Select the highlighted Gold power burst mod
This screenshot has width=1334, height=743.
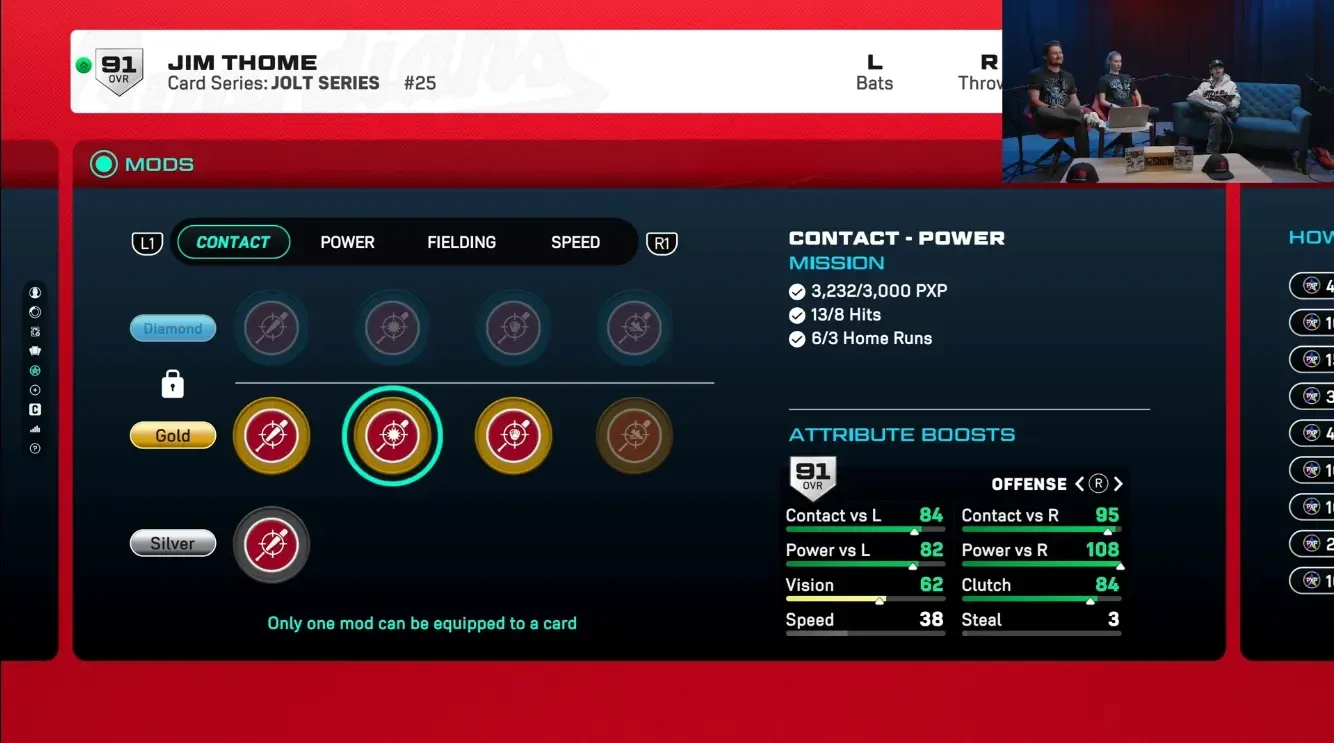[x=392, y=436]
